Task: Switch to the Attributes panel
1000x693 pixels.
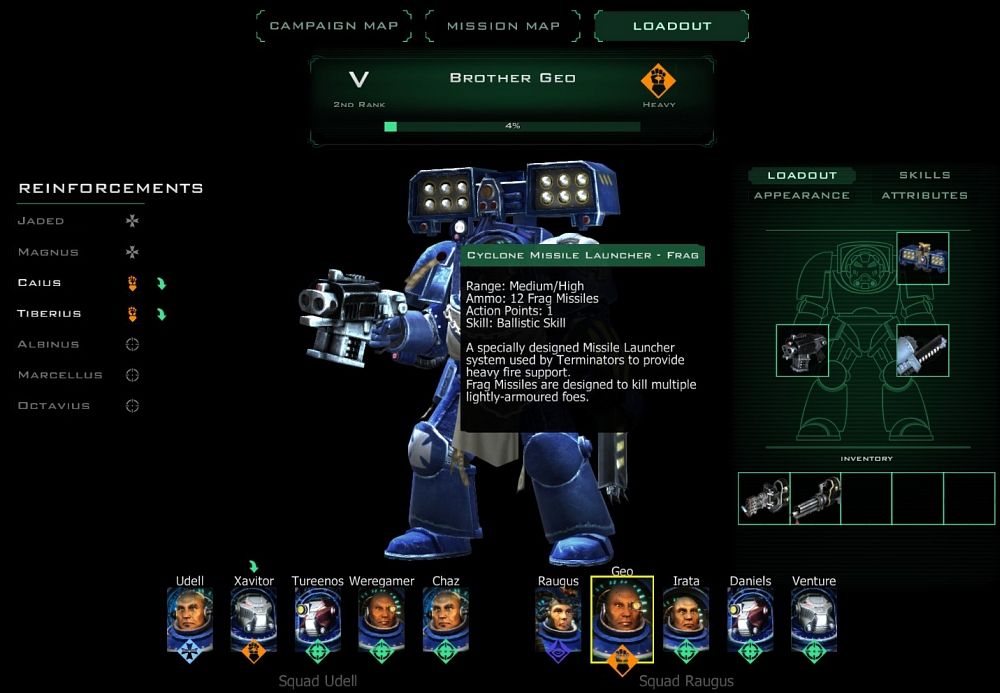Action: 924,196
